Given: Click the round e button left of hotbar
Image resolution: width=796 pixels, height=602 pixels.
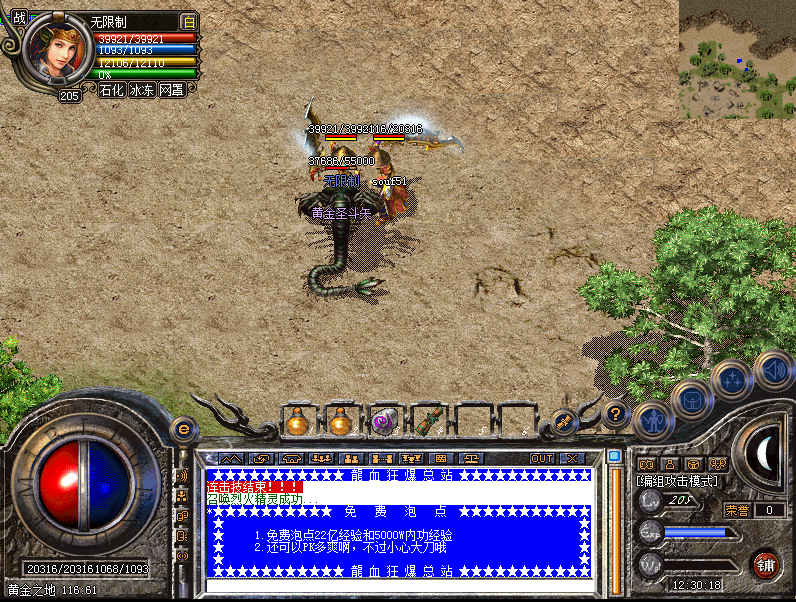Looking at the screenshot, I should (183, 429).
